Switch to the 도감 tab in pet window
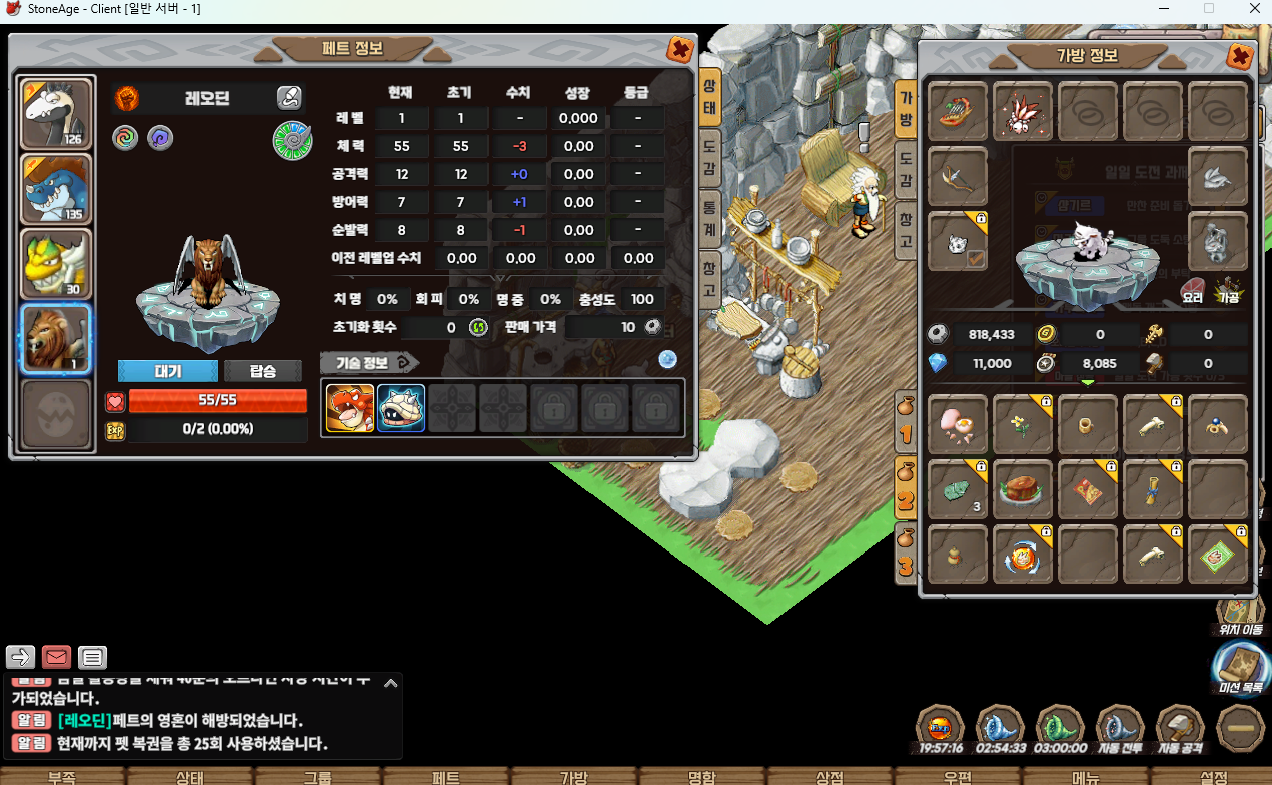This screenshot has width=1272, height=785. tap(708, 157)
